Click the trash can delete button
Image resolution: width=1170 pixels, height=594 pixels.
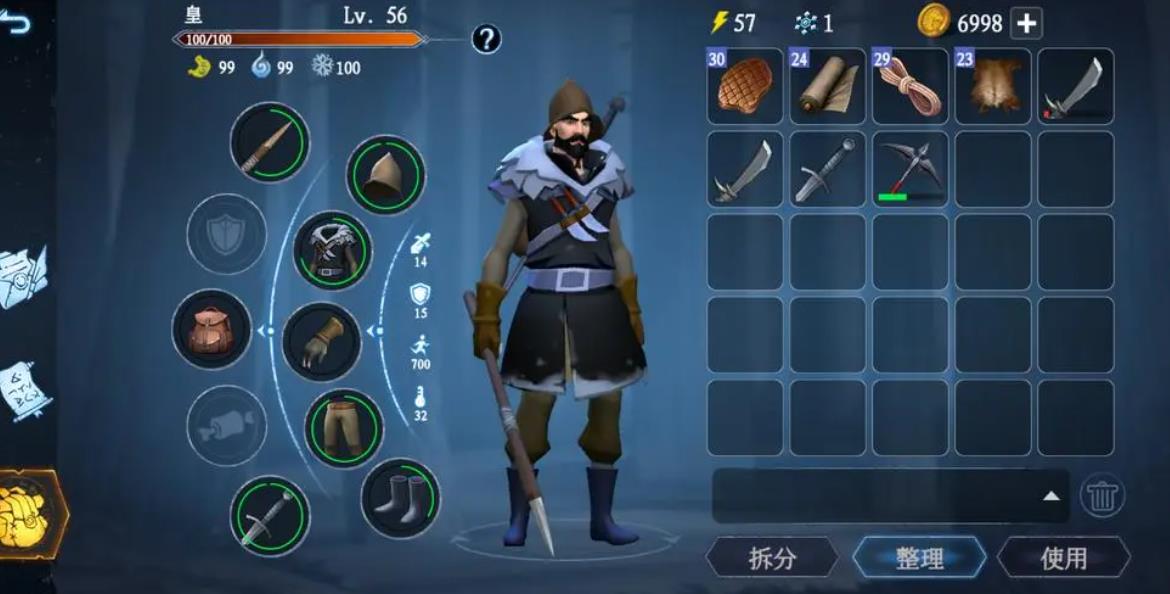(1102, 496)
